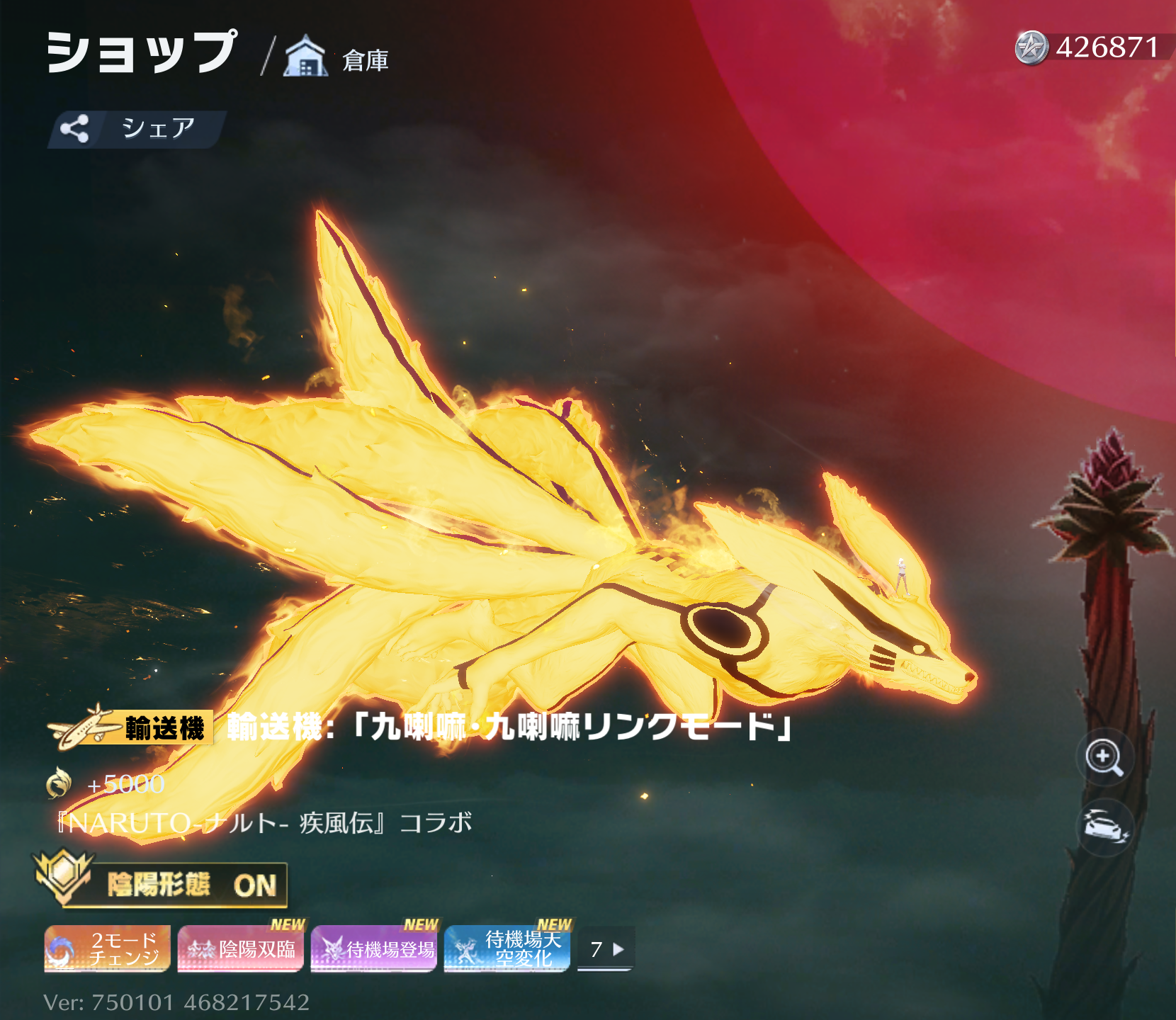
Task: Click the シェア share button
Action: pyautogui.click(x=136, y=129)
